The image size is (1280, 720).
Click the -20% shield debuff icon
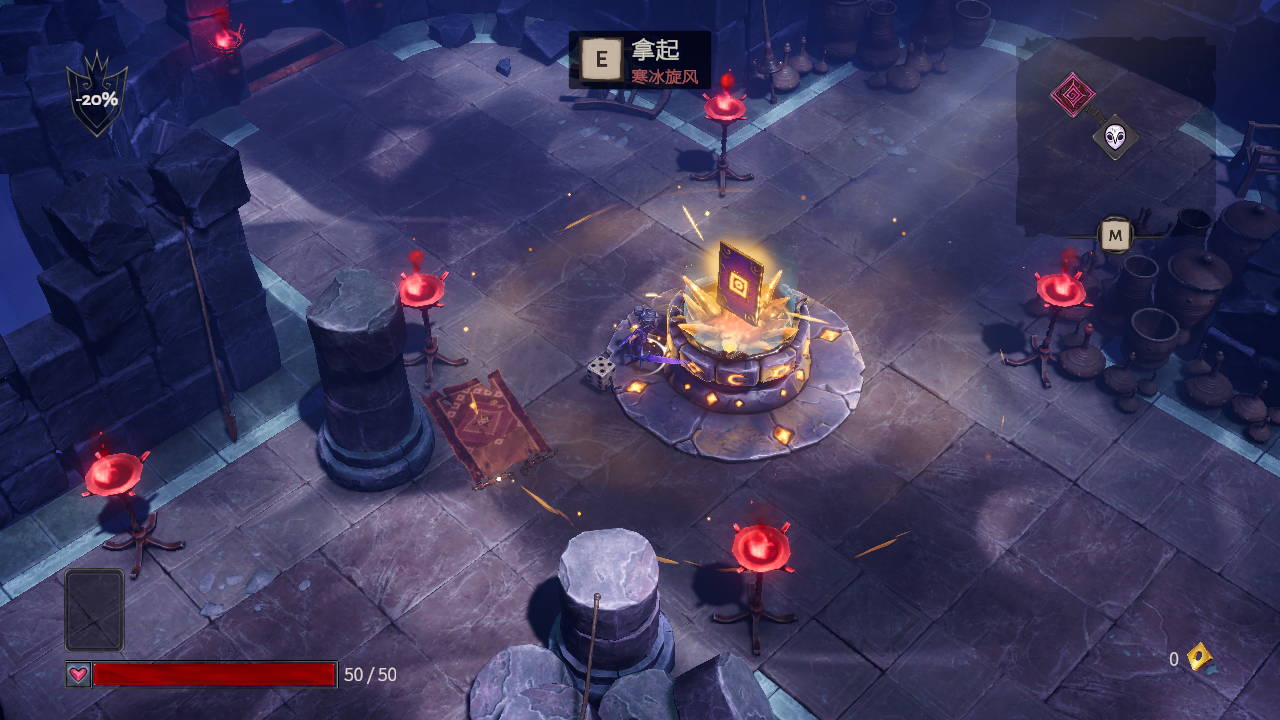[x=97, y=97]
